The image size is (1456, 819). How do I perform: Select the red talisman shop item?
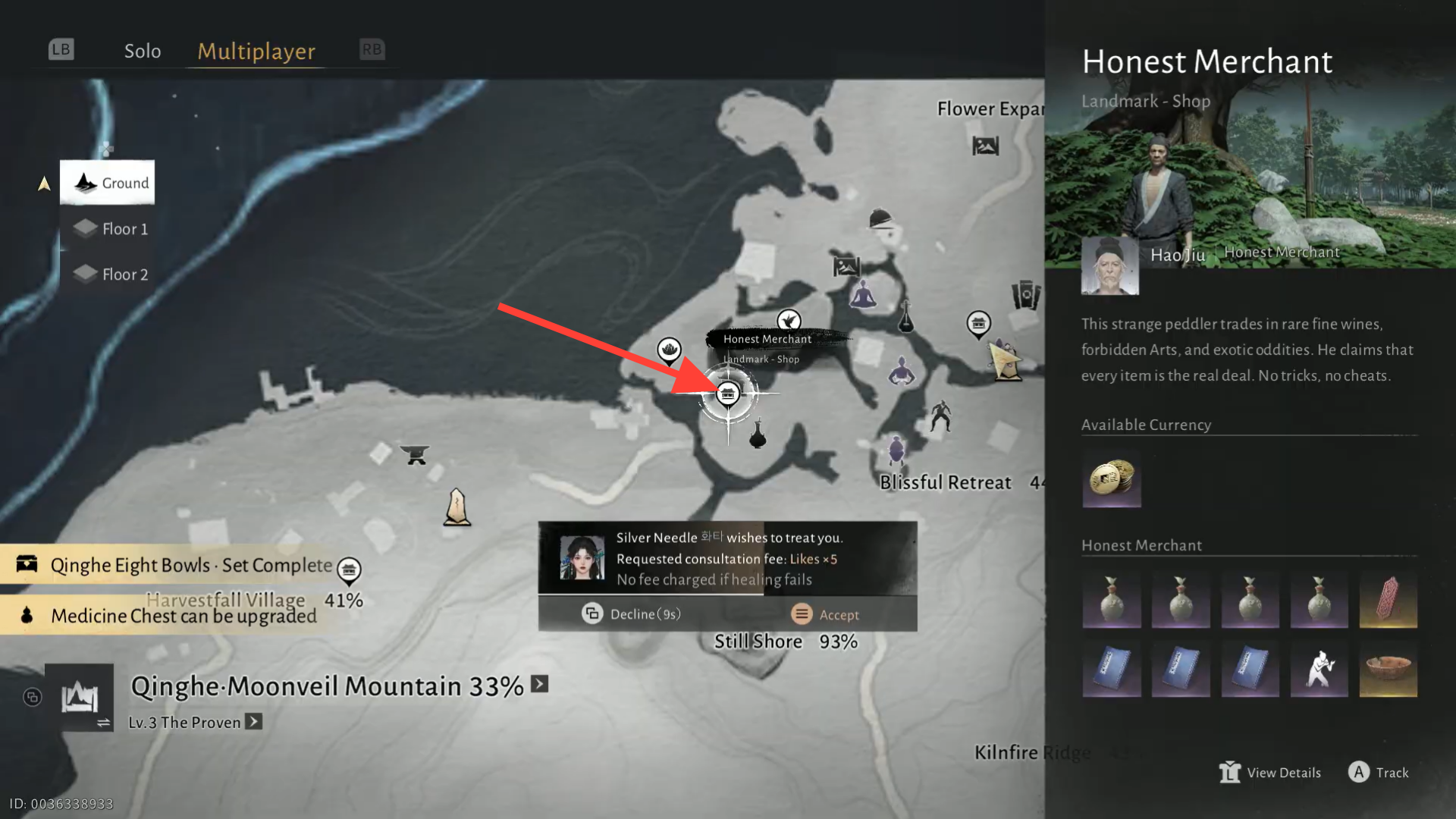(1388, 599)
